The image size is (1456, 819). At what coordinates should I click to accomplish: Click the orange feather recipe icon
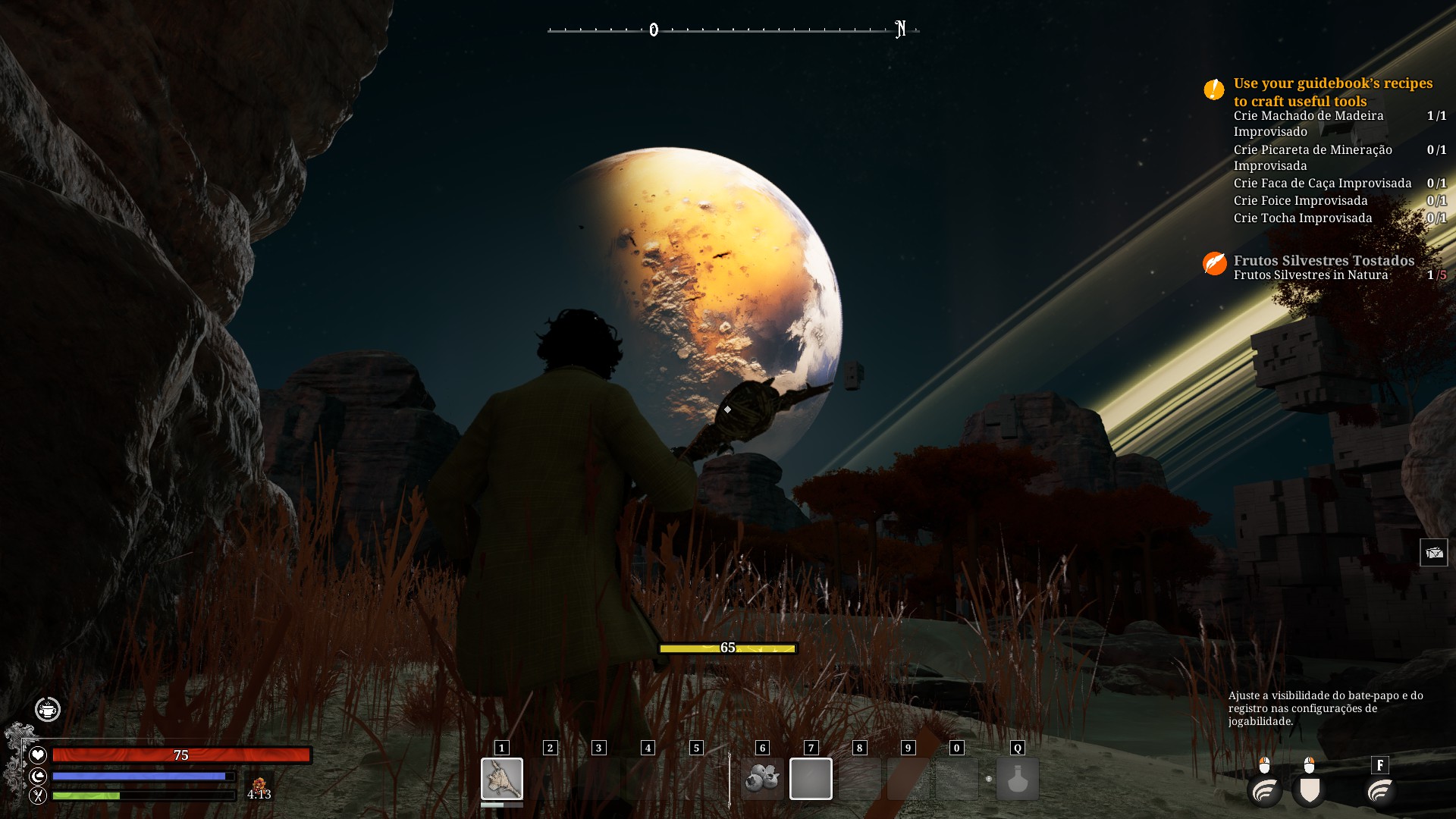pyautogui.click(x=1214, y=263)
